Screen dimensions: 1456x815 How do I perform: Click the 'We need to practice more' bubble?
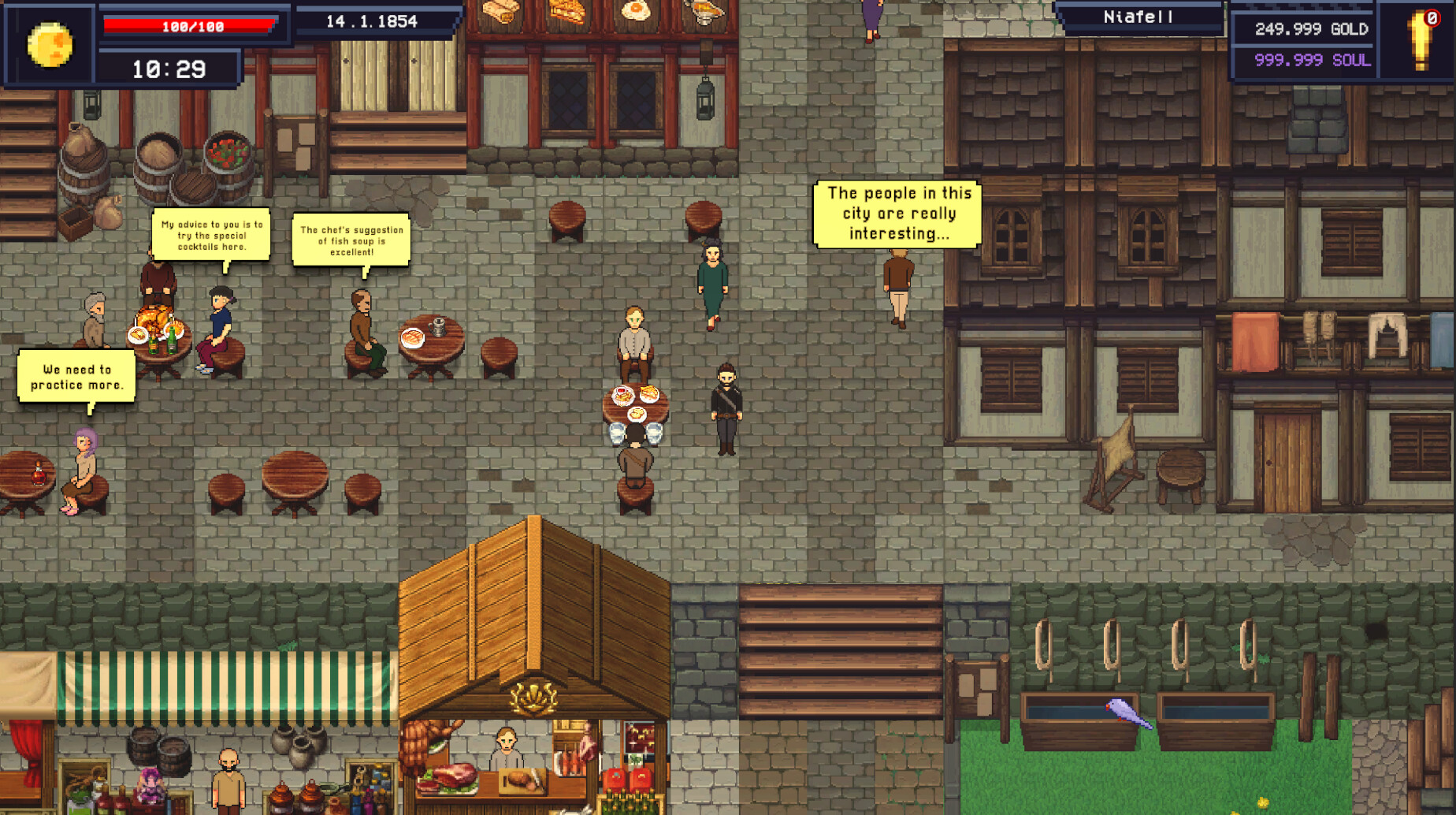76,377
